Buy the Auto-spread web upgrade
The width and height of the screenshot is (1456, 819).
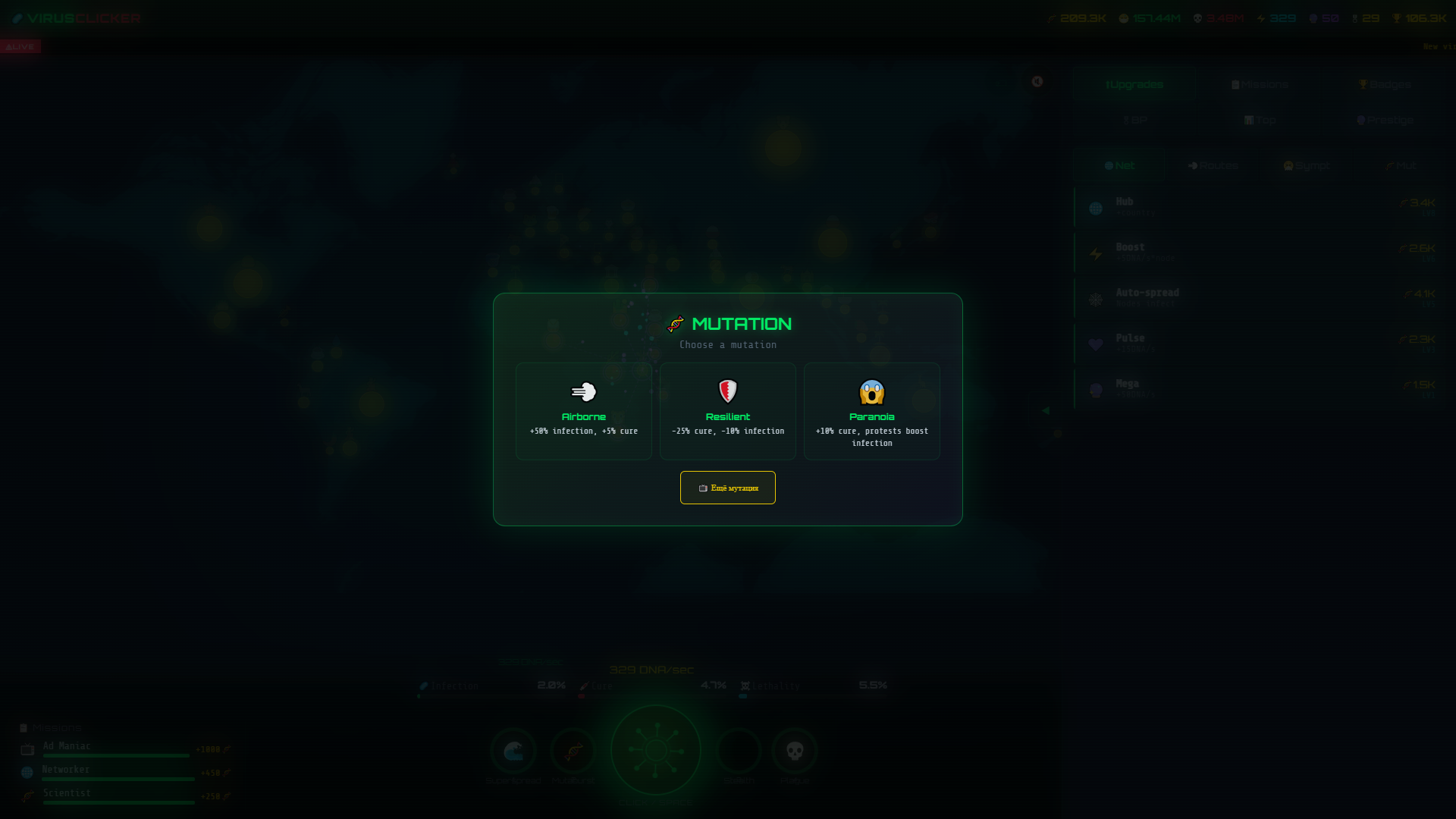(1259, 297)
